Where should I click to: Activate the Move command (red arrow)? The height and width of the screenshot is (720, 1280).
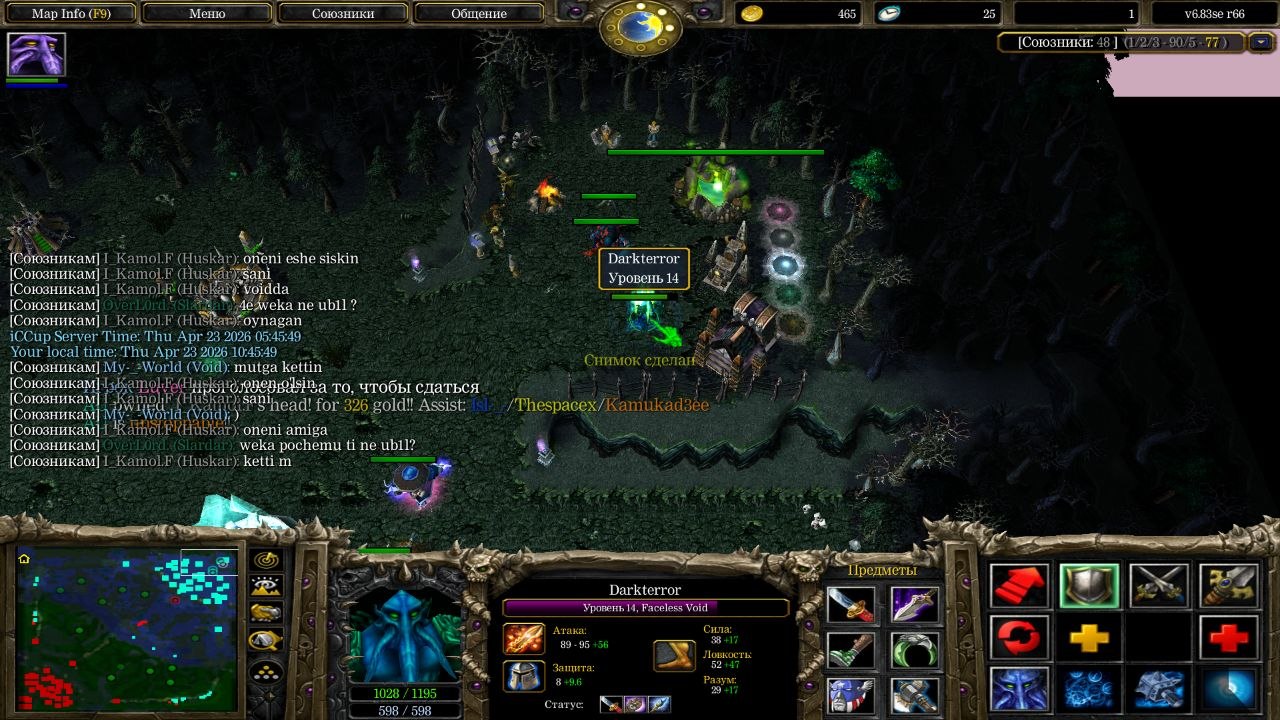coord(1020,586)
